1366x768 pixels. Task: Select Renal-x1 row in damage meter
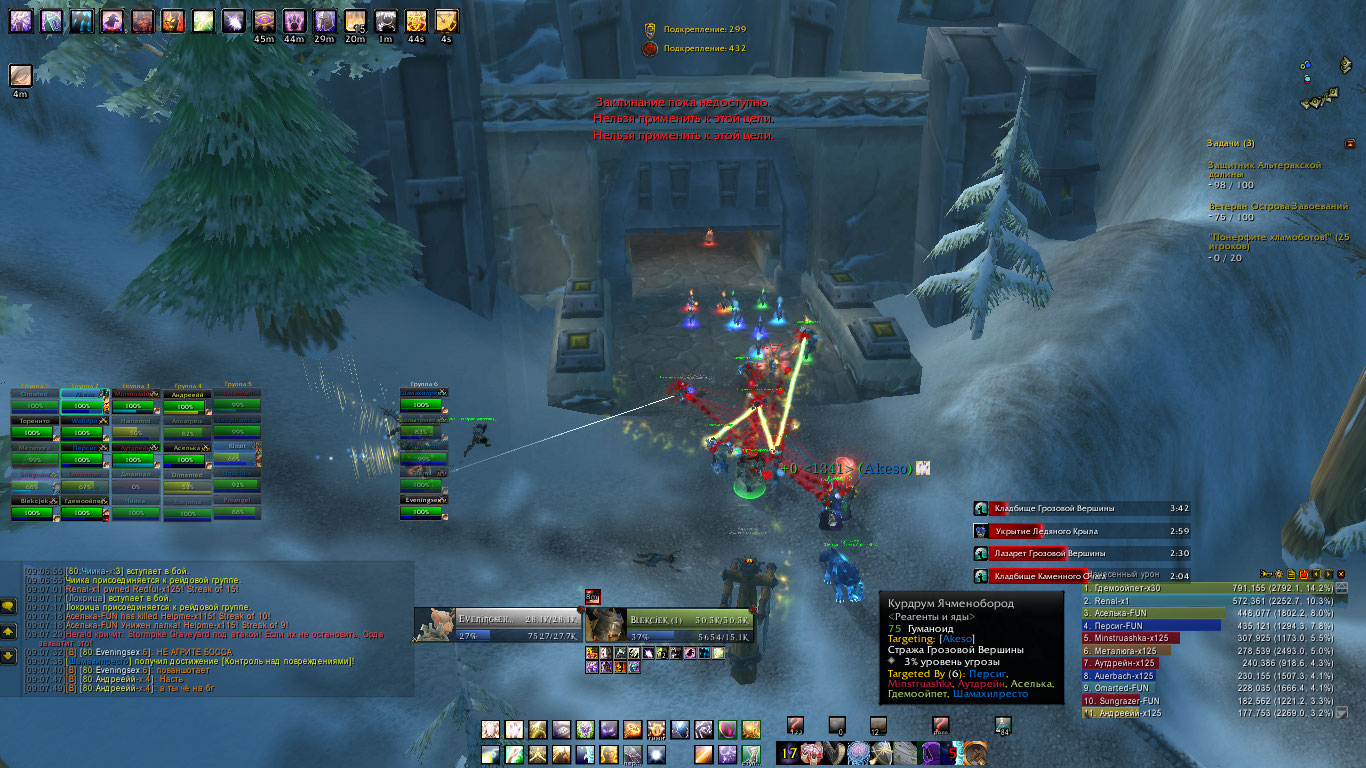[x=1150, y=600]
